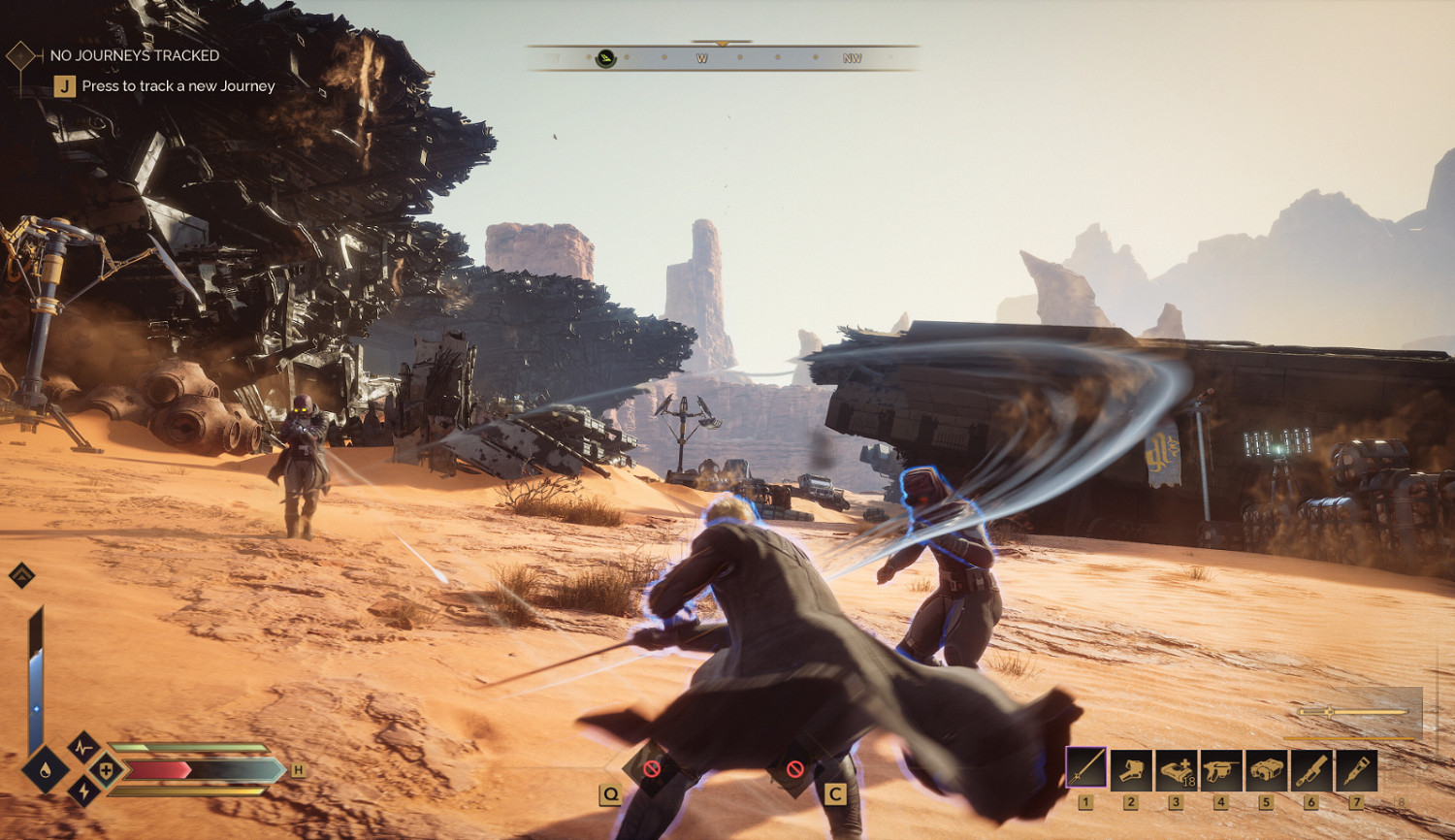Viewport: 1455px width, 840px height.
Task: Equip the pistol from the hotbar
Action: pyautogui.click(x=1221, y=769)
